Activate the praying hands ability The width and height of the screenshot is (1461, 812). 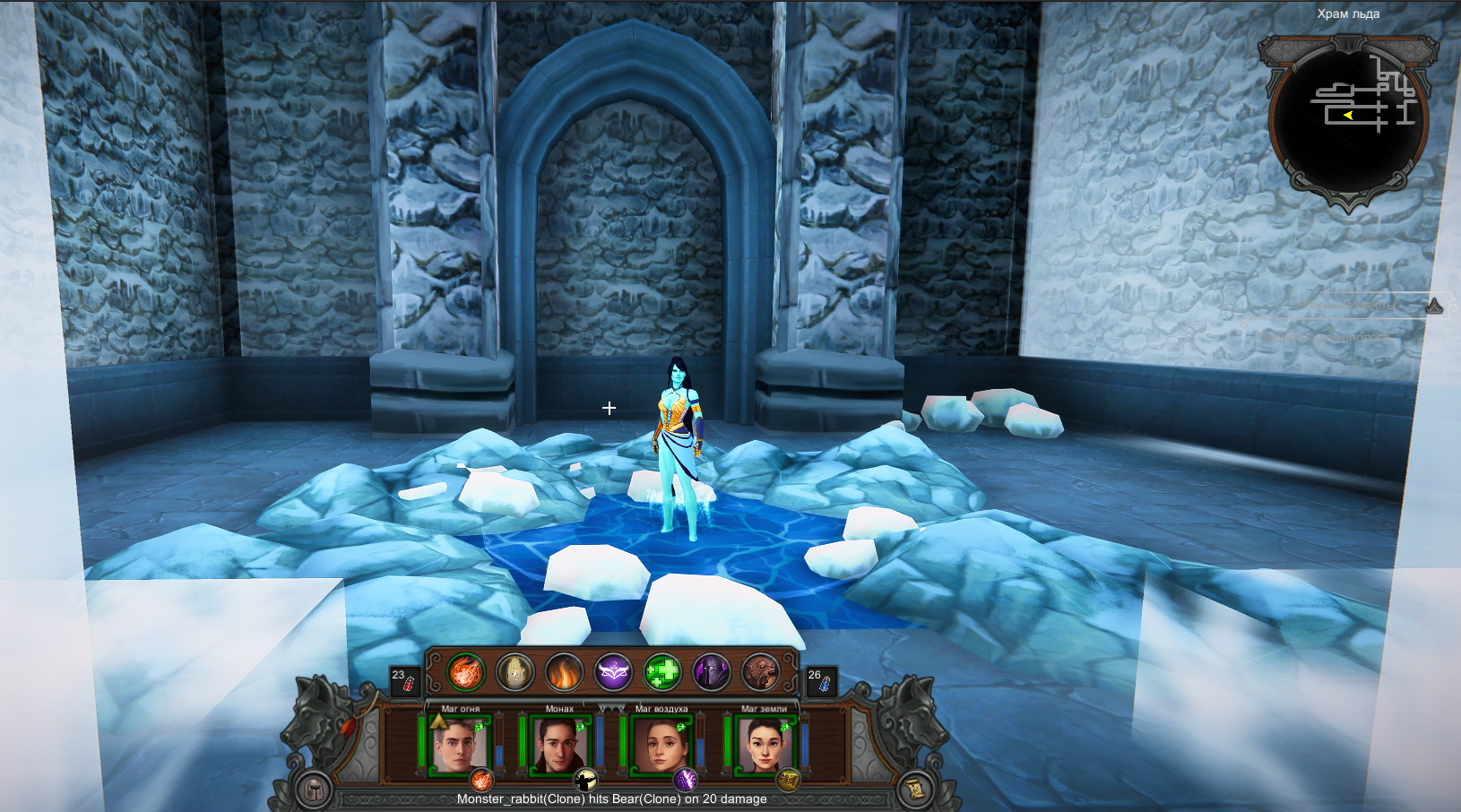tap(515, 672)
